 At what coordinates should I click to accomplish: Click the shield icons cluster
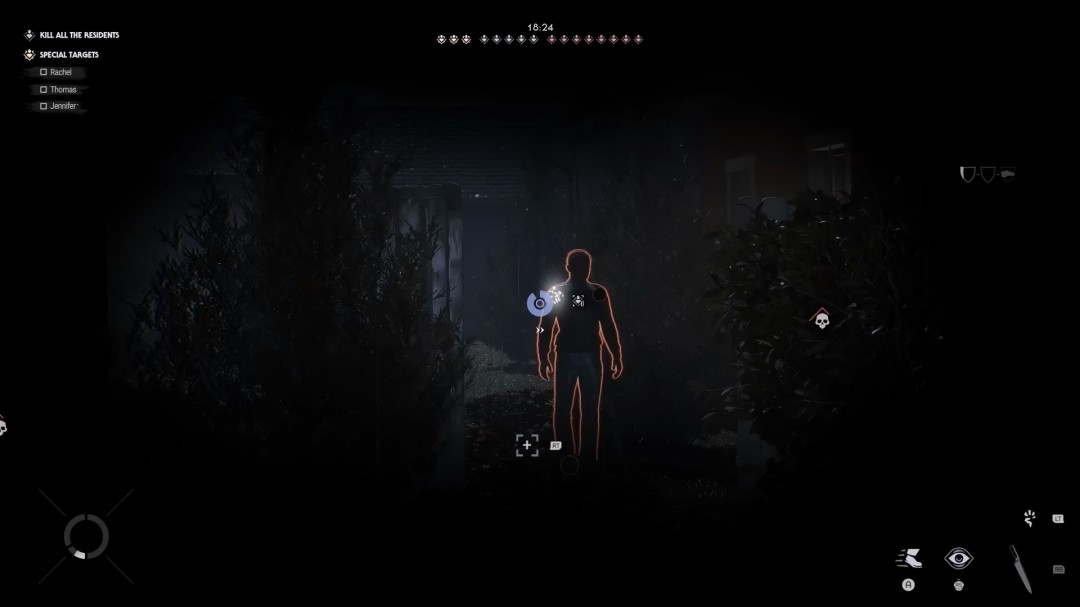click(986, 175)
